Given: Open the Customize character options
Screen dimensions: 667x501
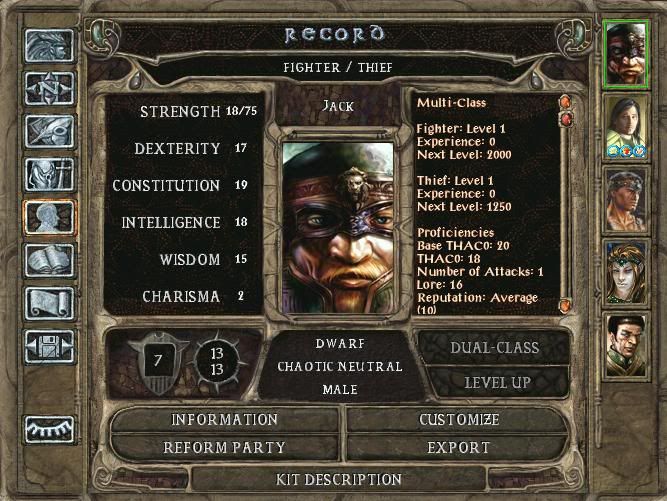Looking at the screenshot, I should pyautogui.click(x=459, y=420).
